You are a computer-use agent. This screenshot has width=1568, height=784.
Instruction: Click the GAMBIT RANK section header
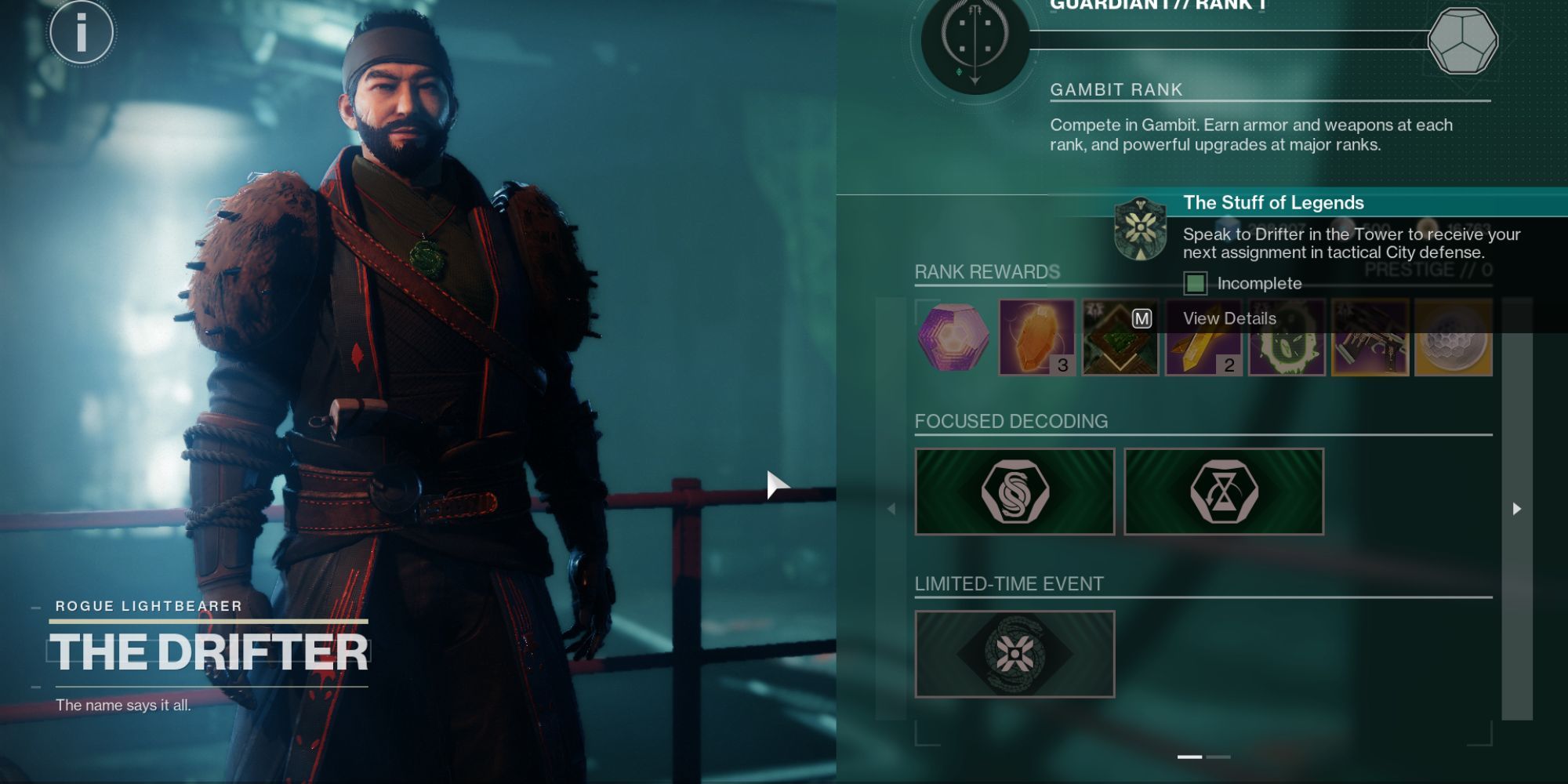[1116, 89]
